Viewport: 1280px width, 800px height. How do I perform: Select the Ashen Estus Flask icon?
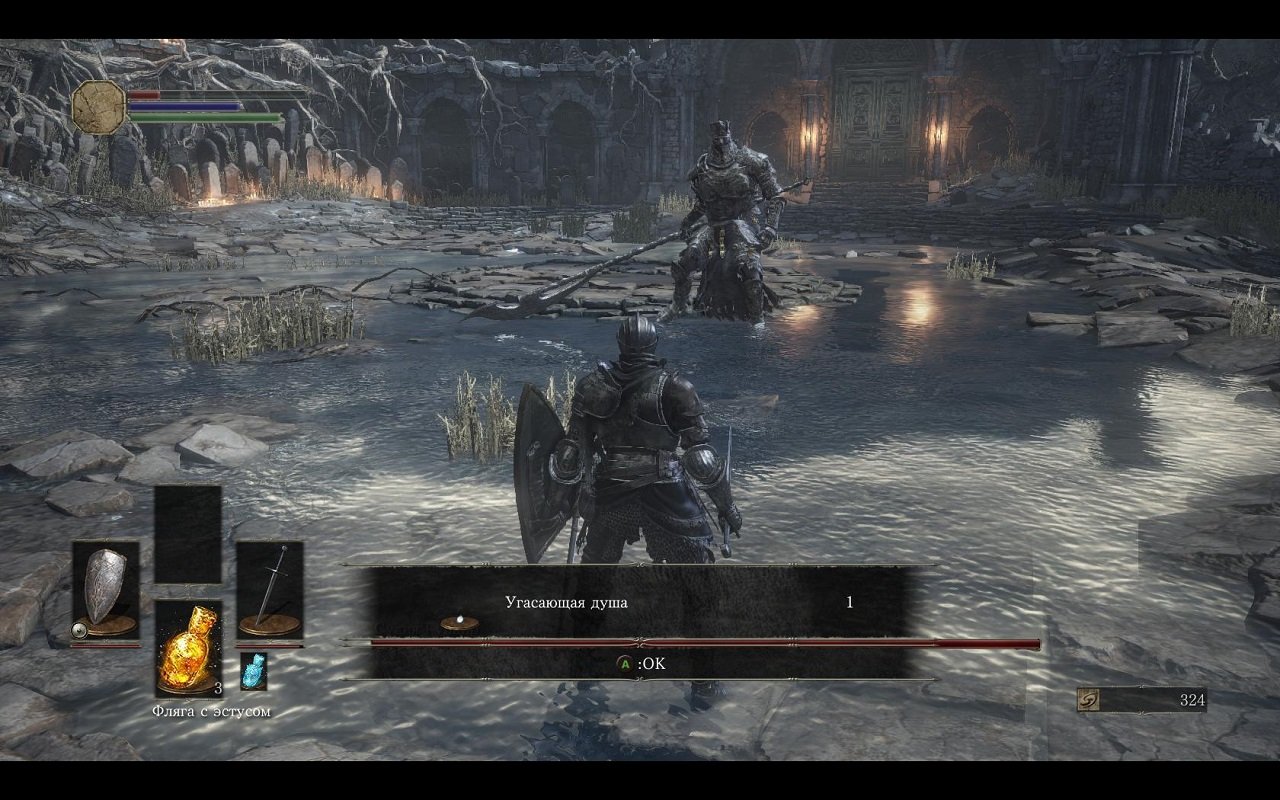point(251,671)
